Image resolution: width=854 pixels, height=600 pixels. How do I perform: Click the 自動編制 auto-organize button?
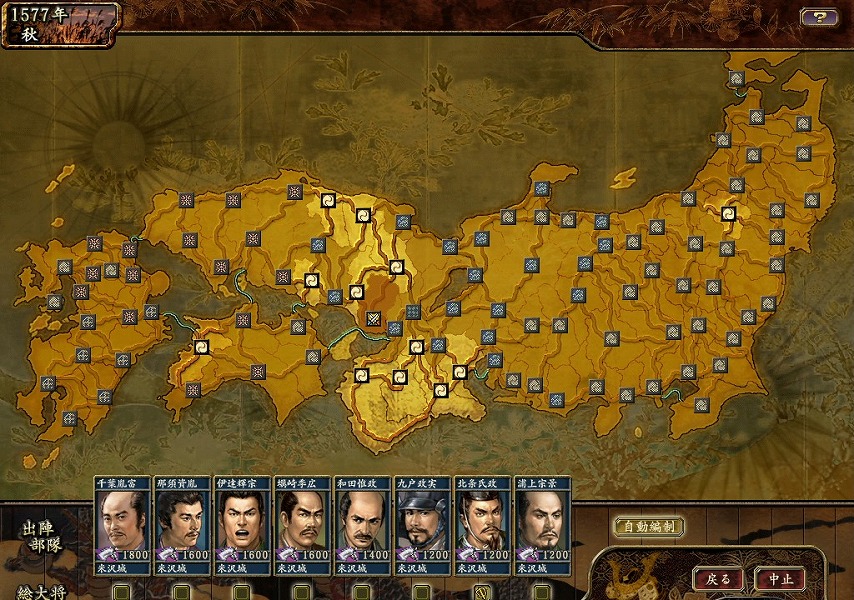[648, 526]
